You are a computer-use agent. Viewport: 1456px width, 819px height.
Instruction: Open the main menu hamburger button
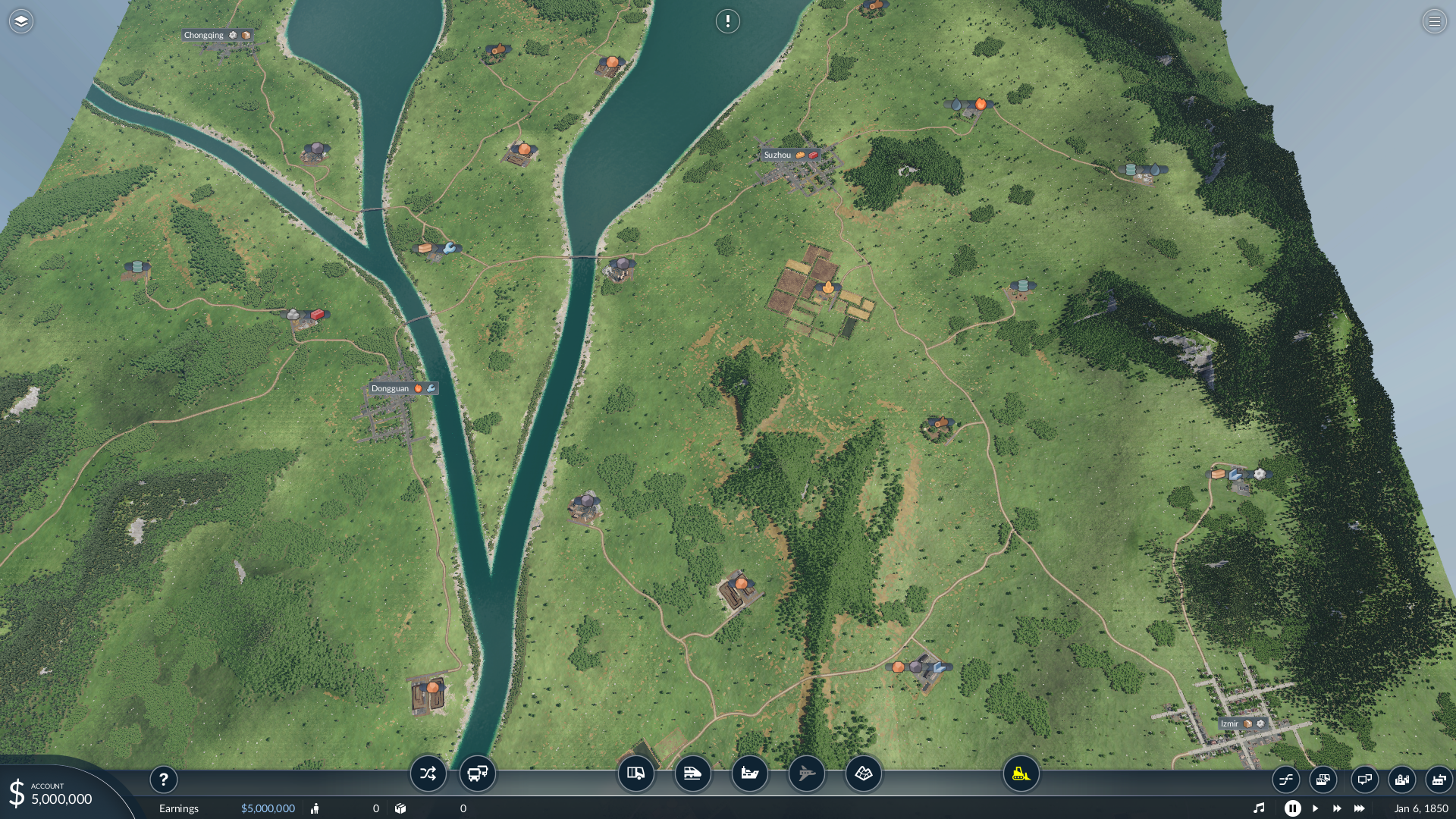(1434, 21)
